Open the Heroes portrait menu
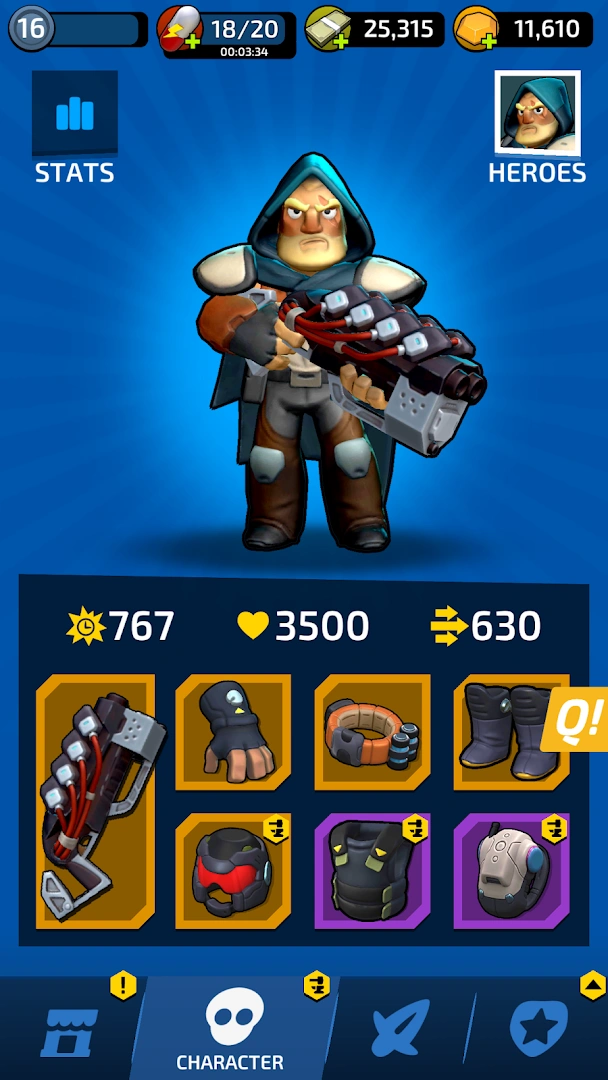Image resolution: width=608 pixels, height=1080 pixels. click(537, 128)
